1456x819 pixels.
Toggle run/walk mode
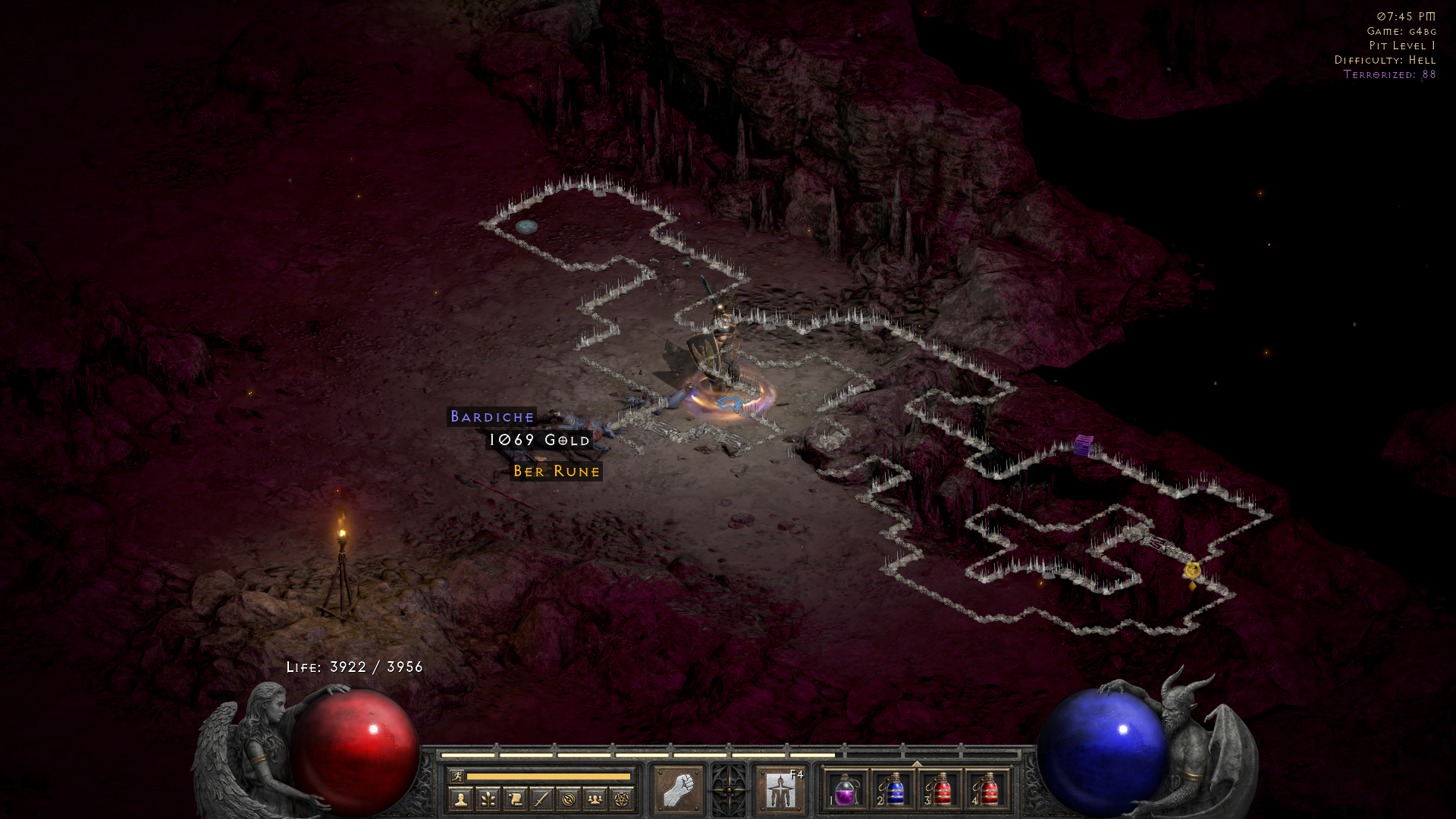click(x=457, y=776)
